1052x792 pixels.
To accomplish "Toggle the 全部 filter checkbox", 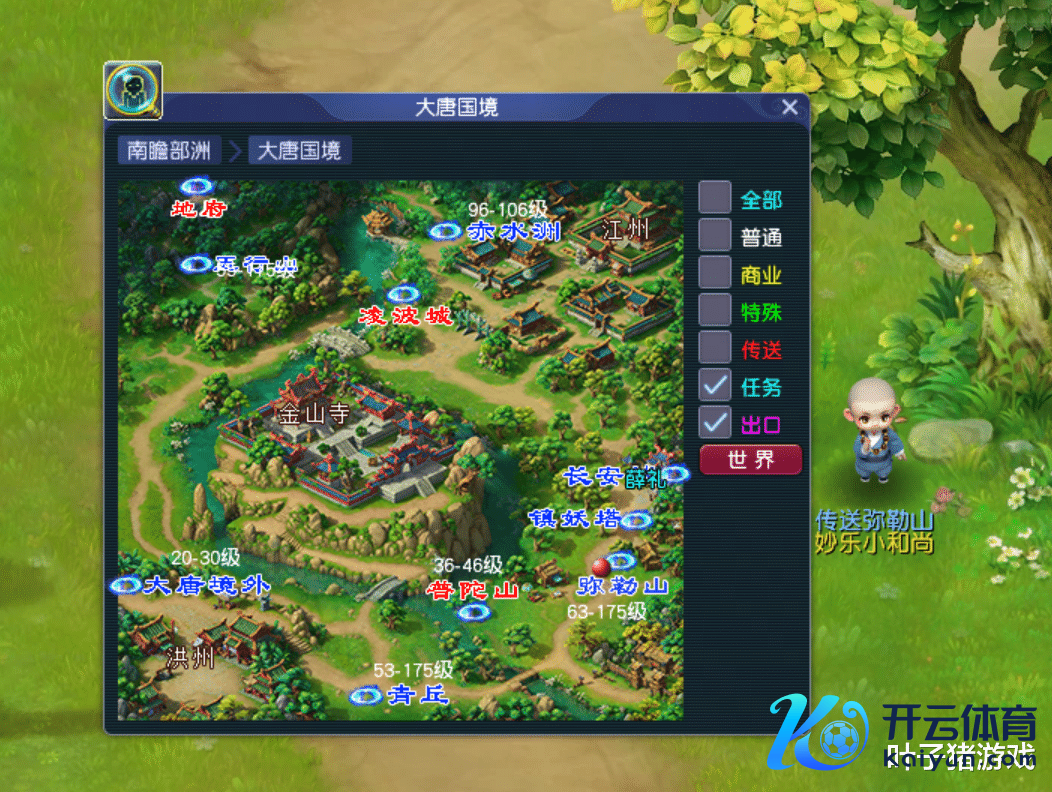I will (714, 198).
